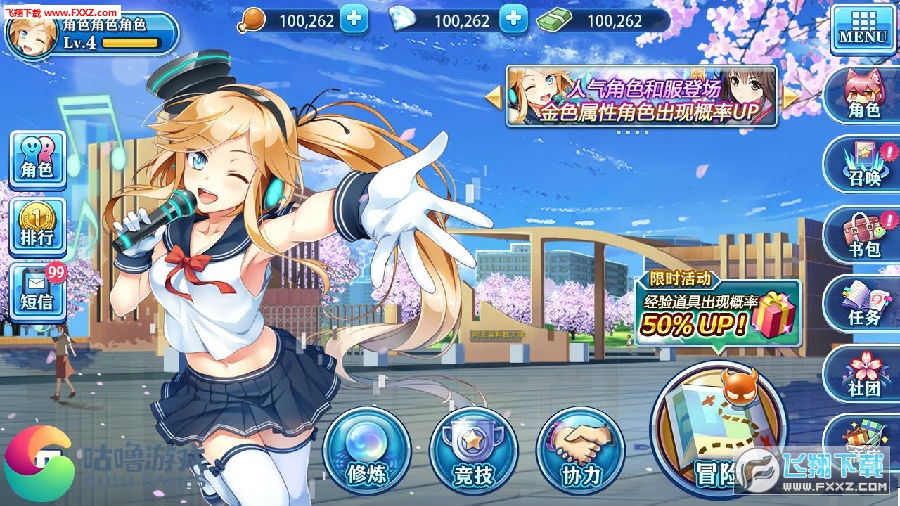This screenshot has width=900, height=506.
Task: Show the previous banner with left arrow
Action: tap(493, 96)
